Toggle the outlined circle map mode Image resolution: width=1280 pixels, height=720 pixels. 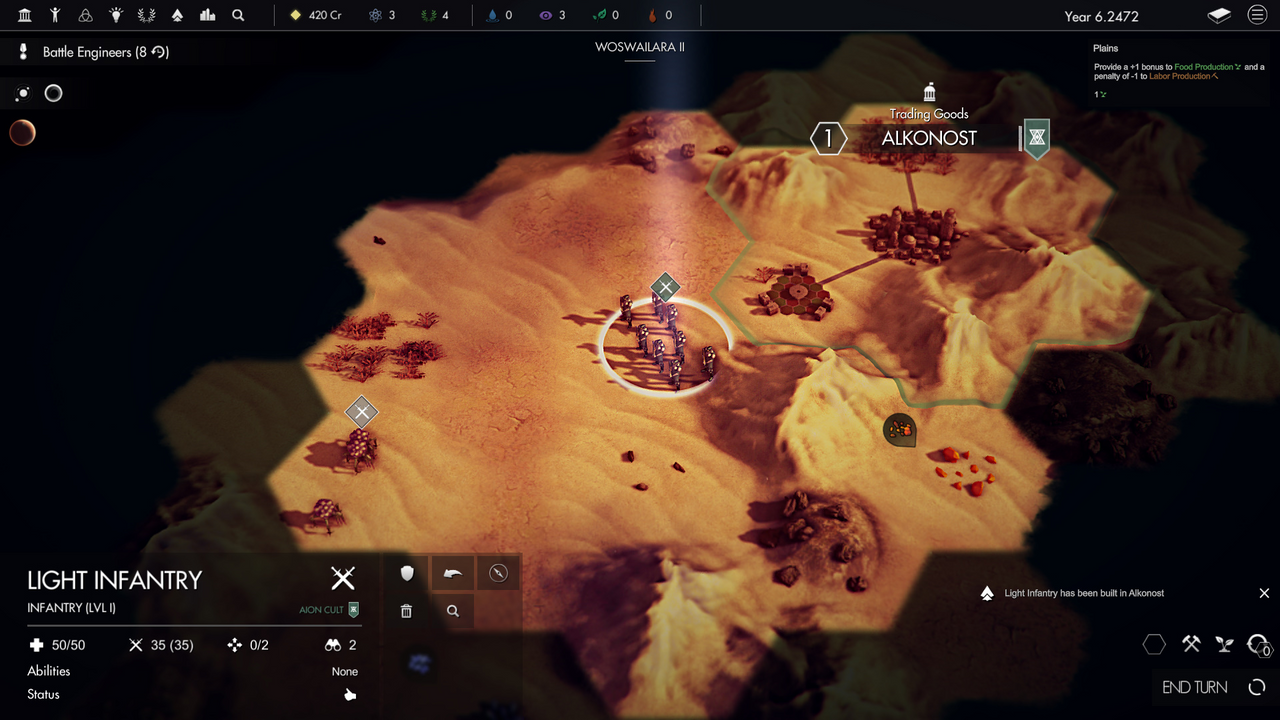[53, 93]
